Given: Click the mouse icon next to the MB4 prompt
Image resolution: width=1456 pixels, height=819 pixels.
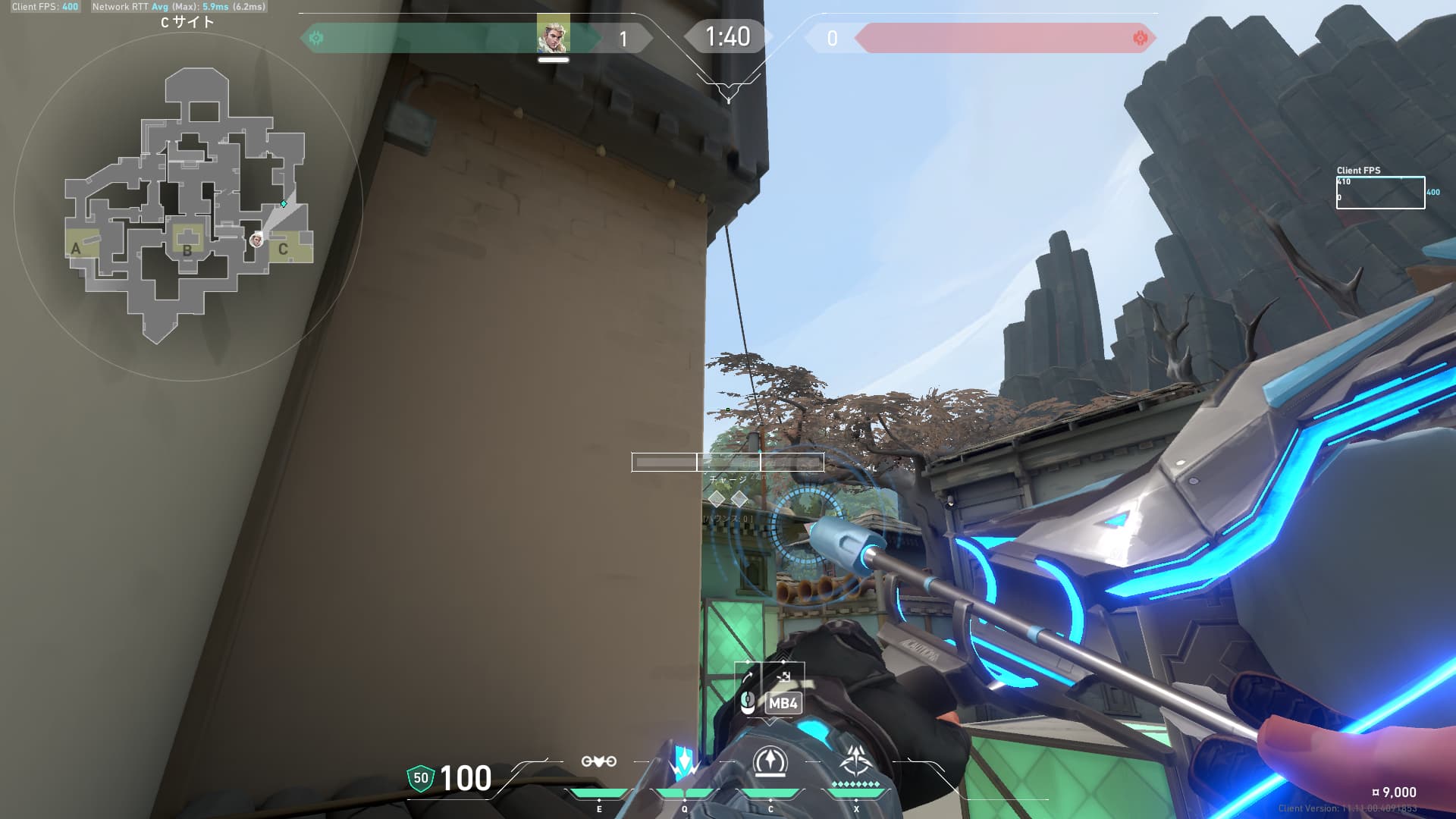Looking at the screenshot, I should 748,701.
